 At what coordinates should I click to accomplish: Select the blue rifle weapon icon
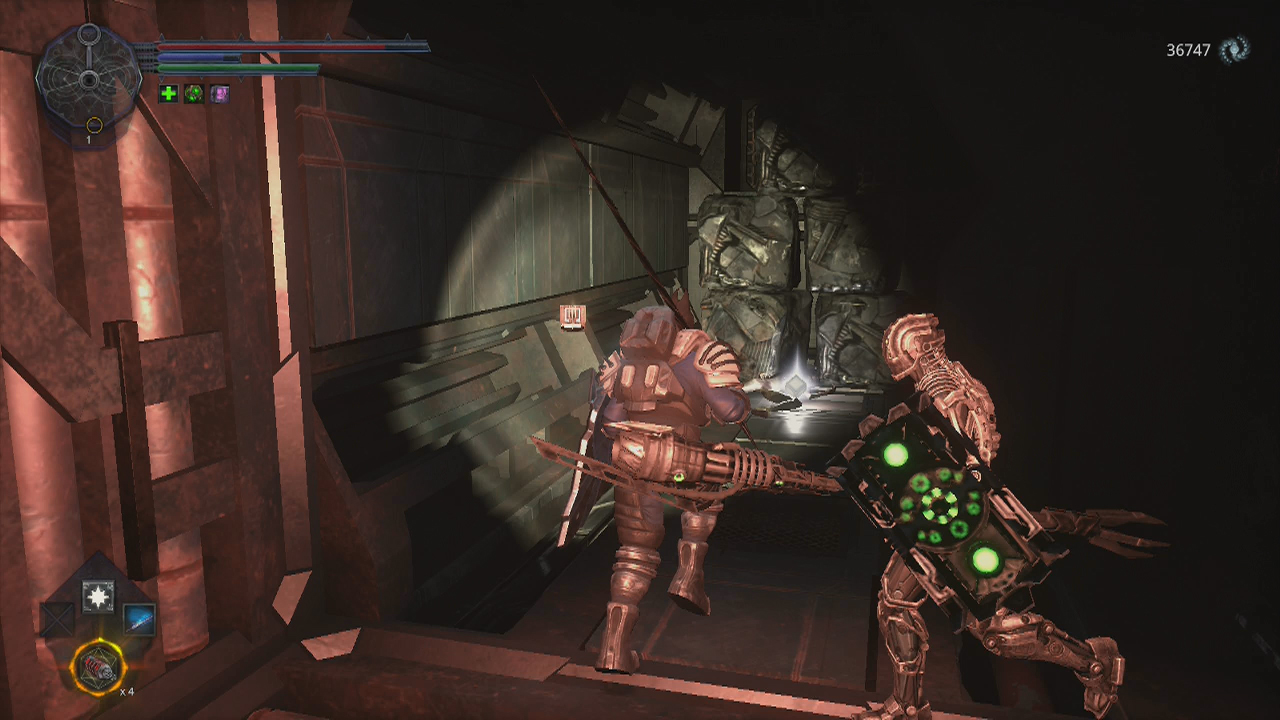point(138,620)
